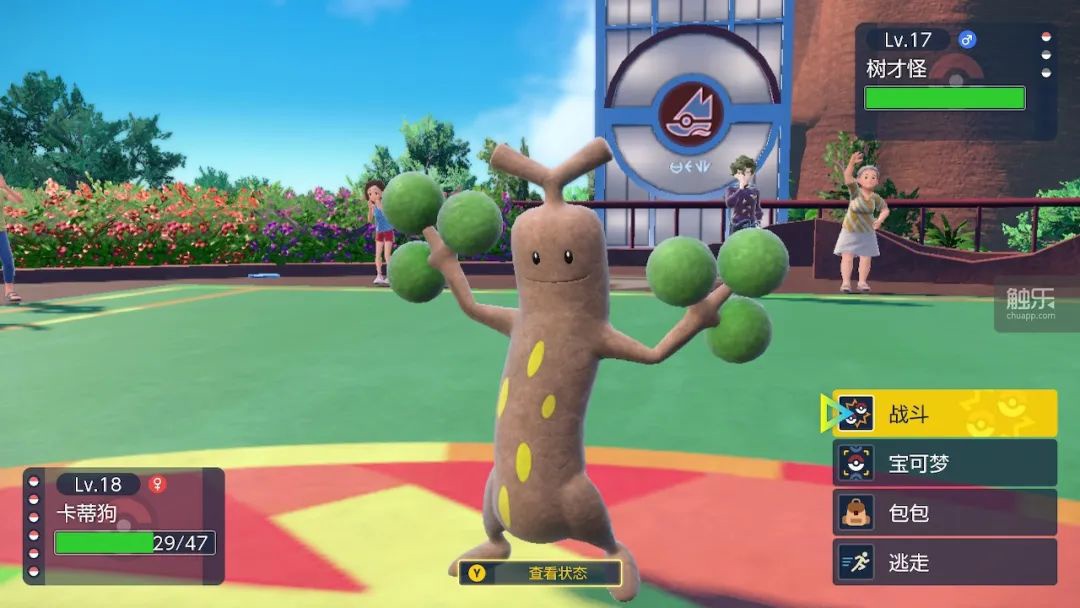Viewport: 1080px width, 608px height.
Task: Select the 战斗 (Fight) battle option
Action: pyautogui.click(x=944, y=413)
